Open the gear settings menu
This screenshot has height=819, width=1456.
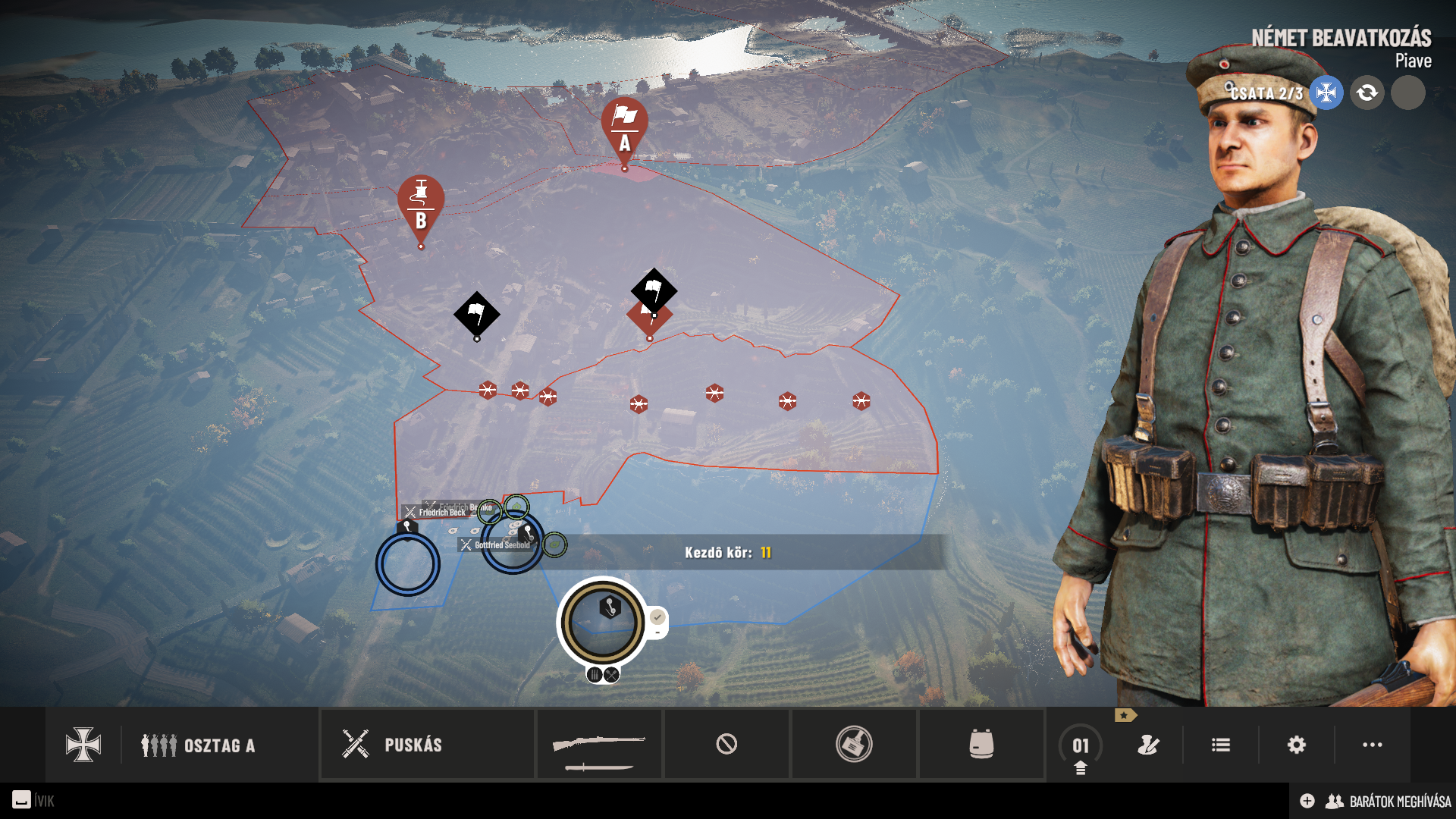(x=1297, y=745)
